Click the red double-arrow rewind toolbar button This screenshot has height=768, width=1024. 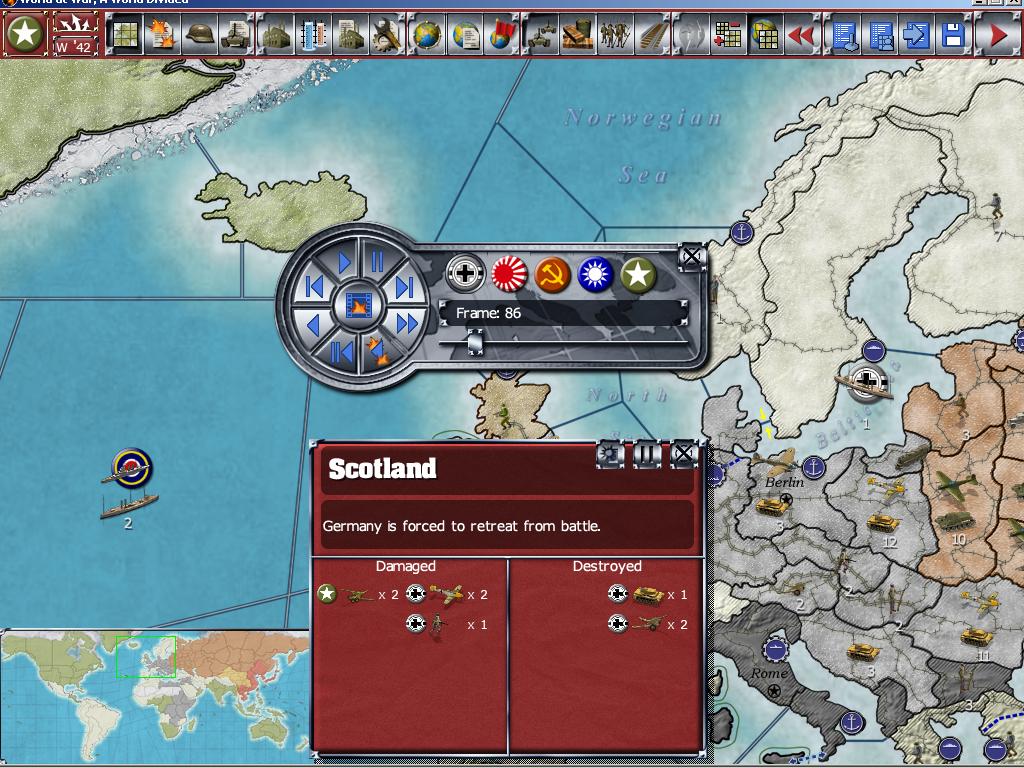point(802,36)
